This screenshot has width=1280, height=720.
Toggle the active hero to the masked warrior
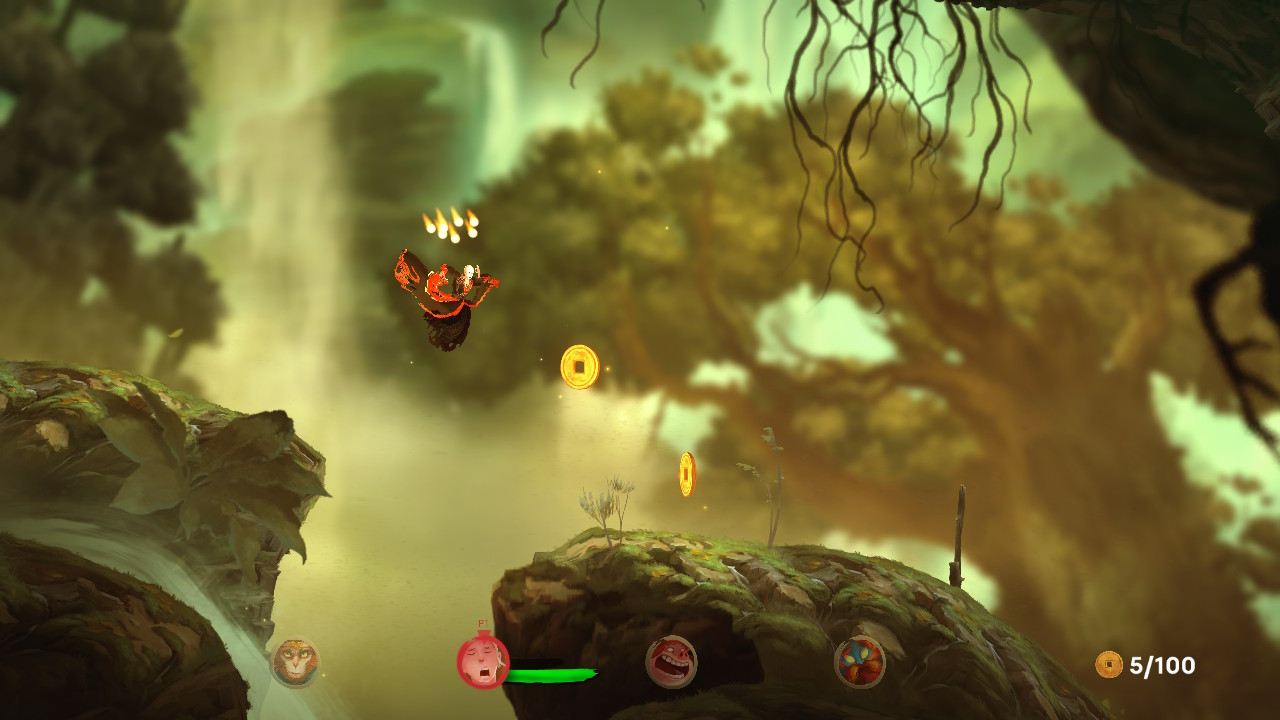(864, 662)
